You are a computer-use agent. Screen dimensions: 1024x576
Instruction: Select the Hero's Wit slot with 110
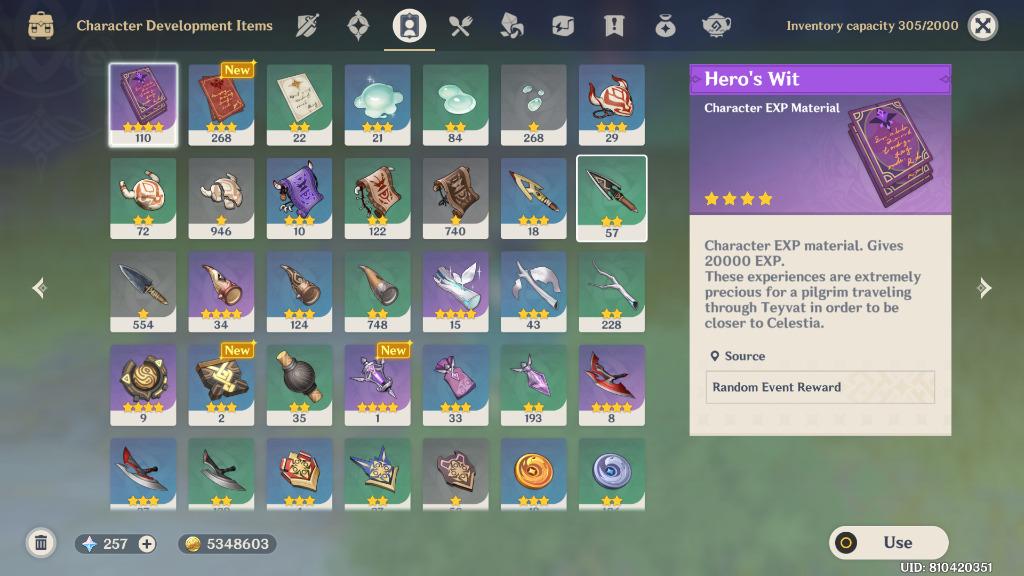click(x=143, y=104)
